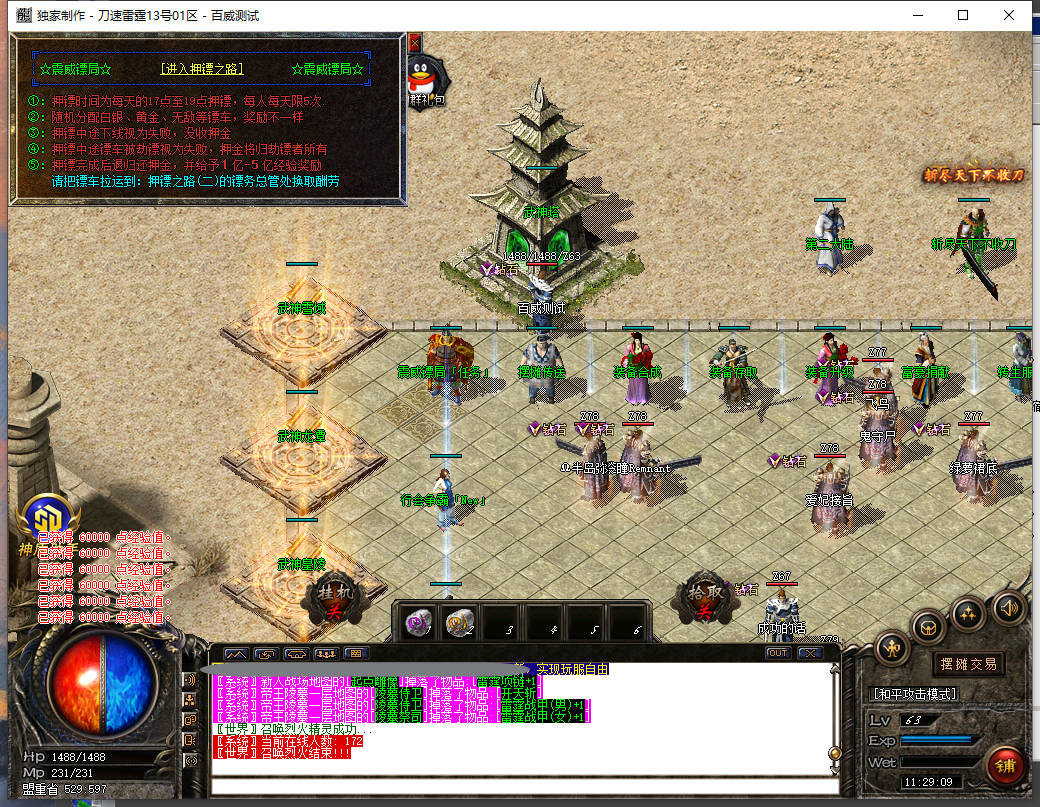This screenshot has width=1040, height=807.
Task: Open the 摆摊交易 stall trading button
Action: click(x=968, y=664)
